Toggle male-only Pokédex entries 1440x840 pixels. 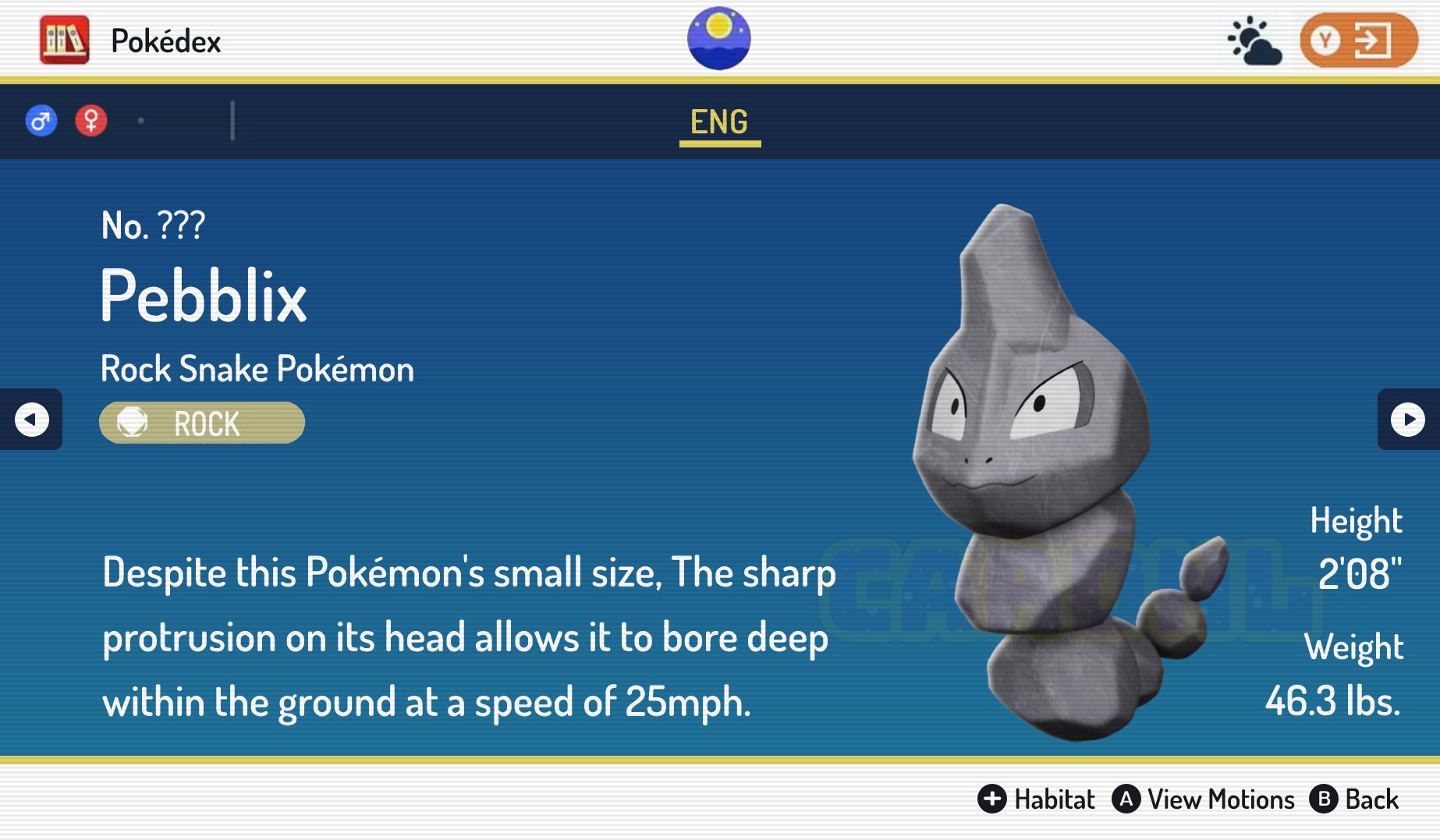pyautogui.click(x=41, y=120)
